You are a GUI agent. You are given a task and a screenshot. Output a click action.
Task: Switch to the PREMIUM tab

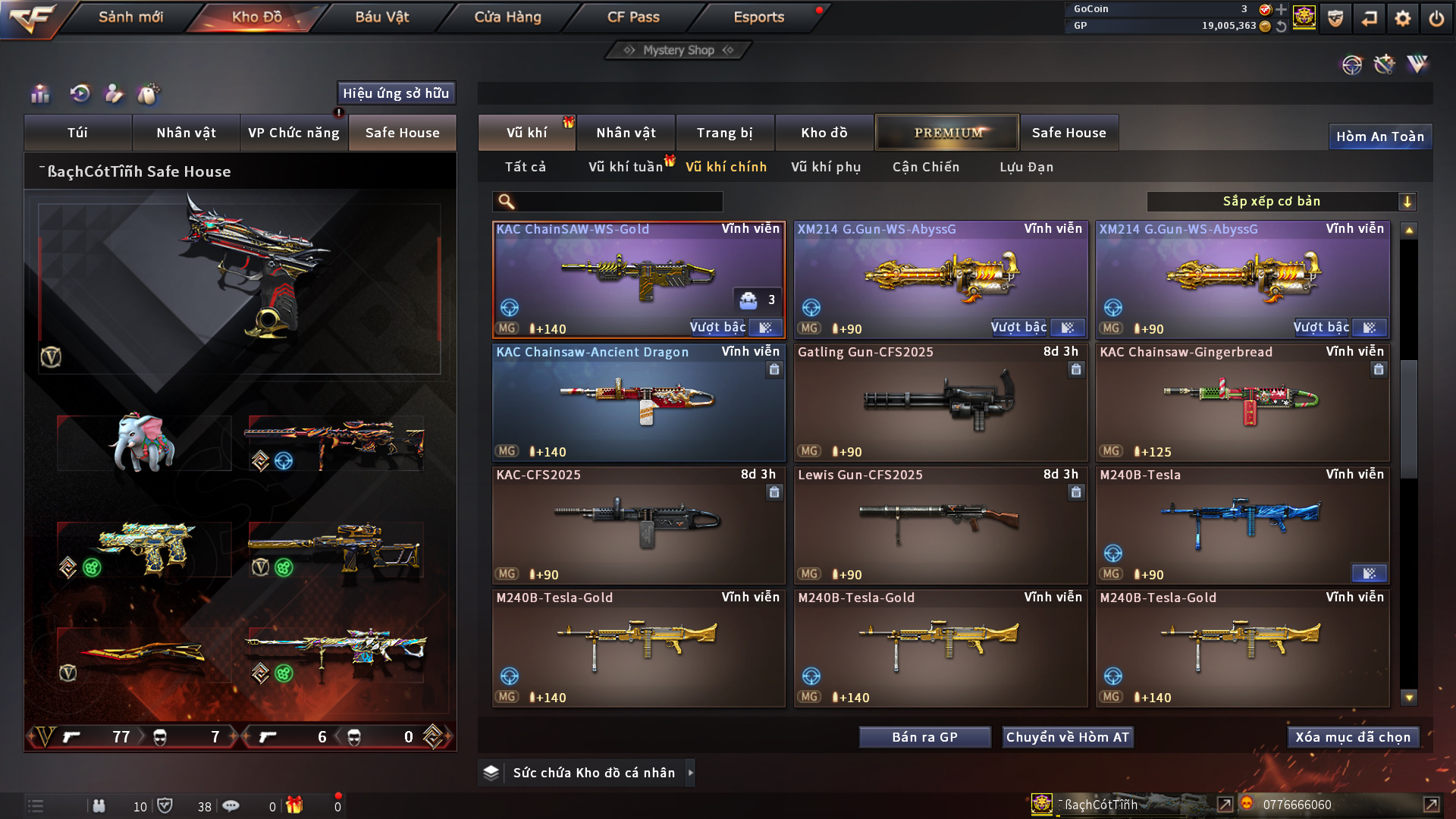(947, 133)
